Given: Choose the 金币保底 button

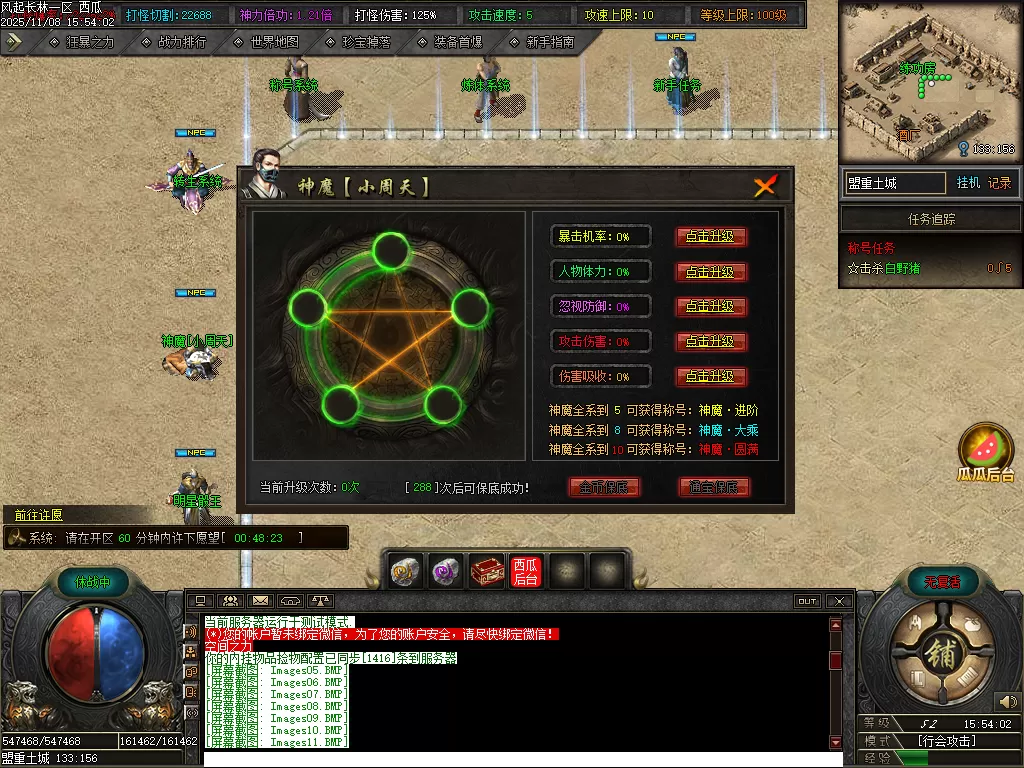Looking at the screenshot, I should tap(604, 488).
